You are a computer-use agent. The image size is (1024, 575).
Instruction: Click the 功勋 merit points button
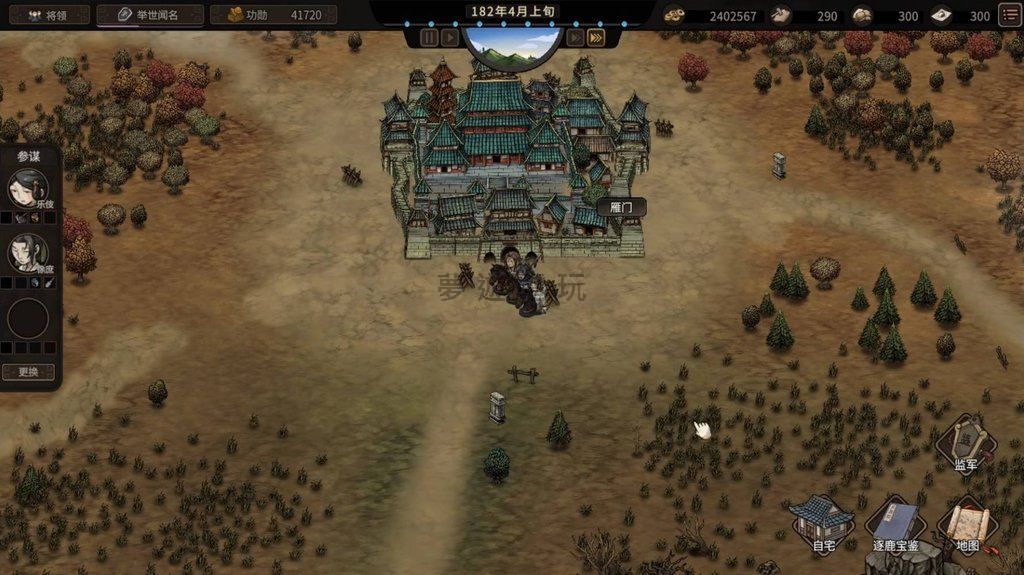pyautogui.click(x=272, y=15)
